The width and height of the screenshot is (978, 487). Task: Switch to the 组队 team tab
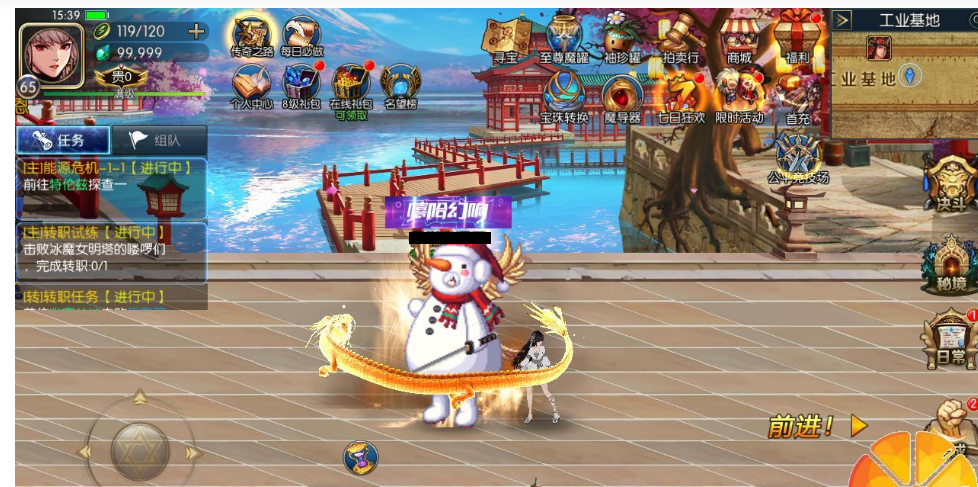click(159, 140)
